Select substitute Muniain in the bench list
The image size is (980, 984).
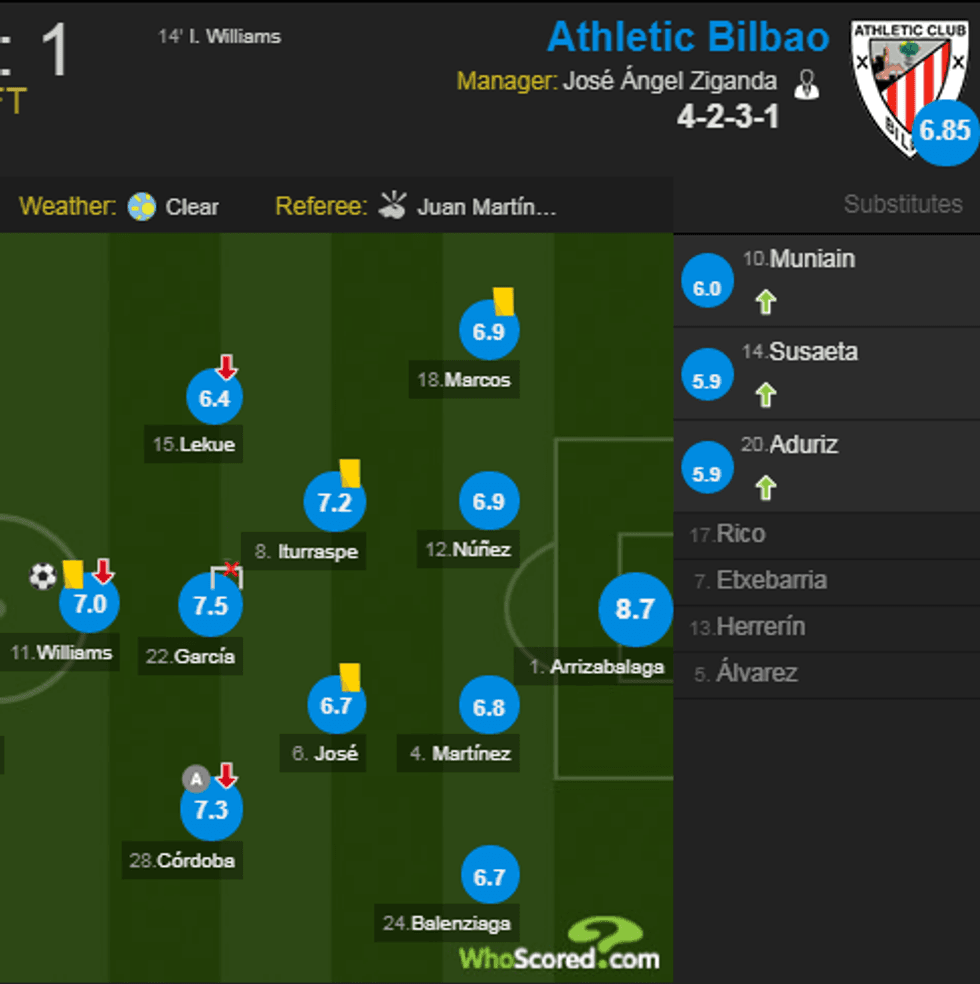coord(812,259)
